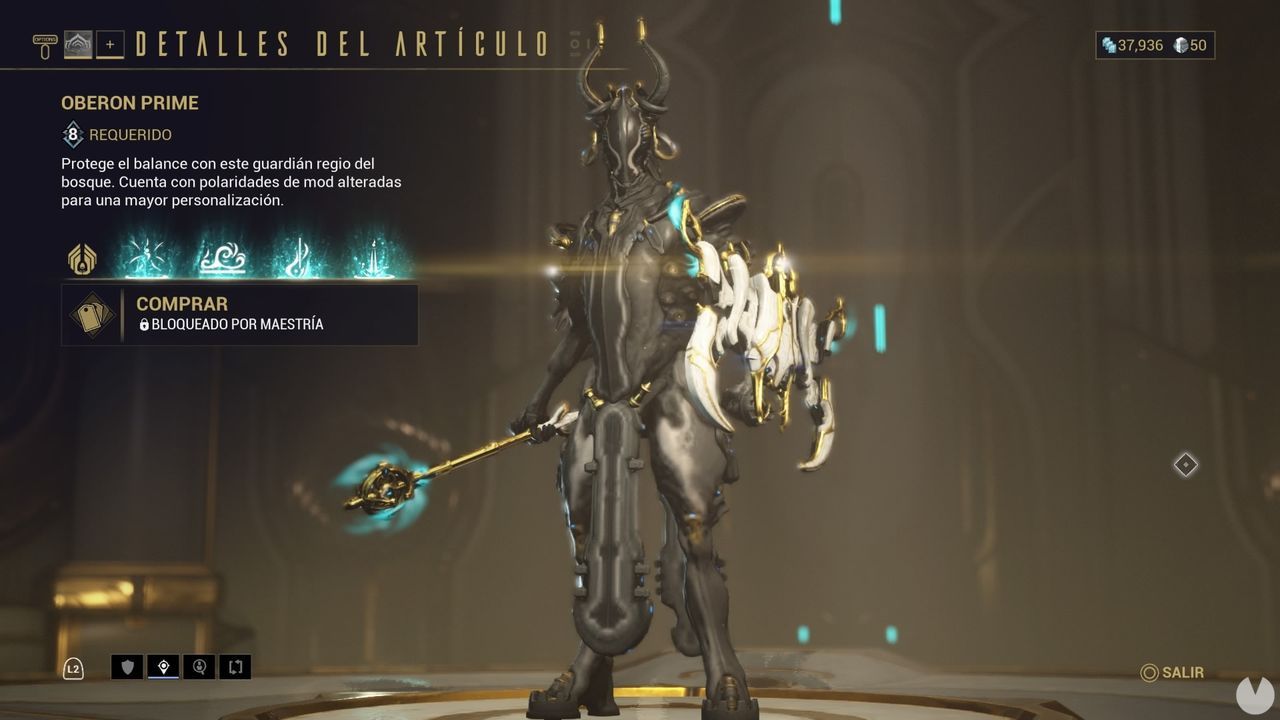Open the Hallowed Ground ability details

coord(221,258)
